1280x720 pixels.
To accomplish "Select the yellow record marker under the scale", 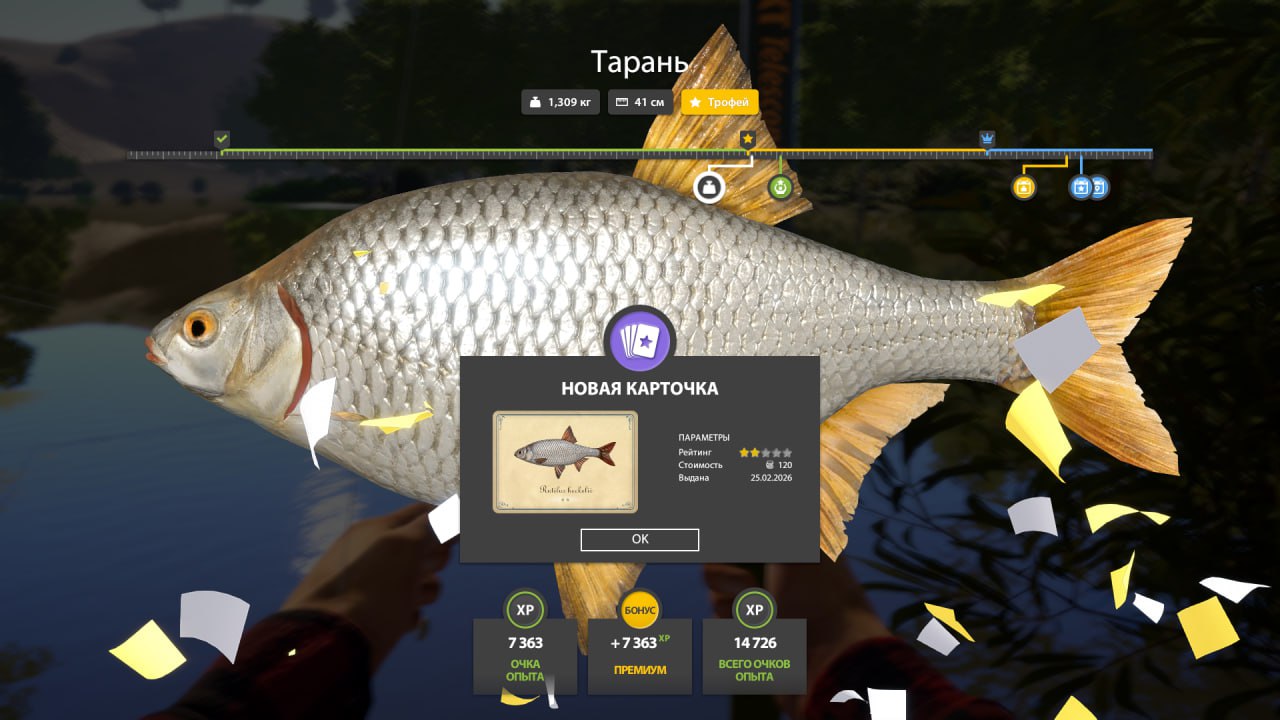I will coord(1023,187).
